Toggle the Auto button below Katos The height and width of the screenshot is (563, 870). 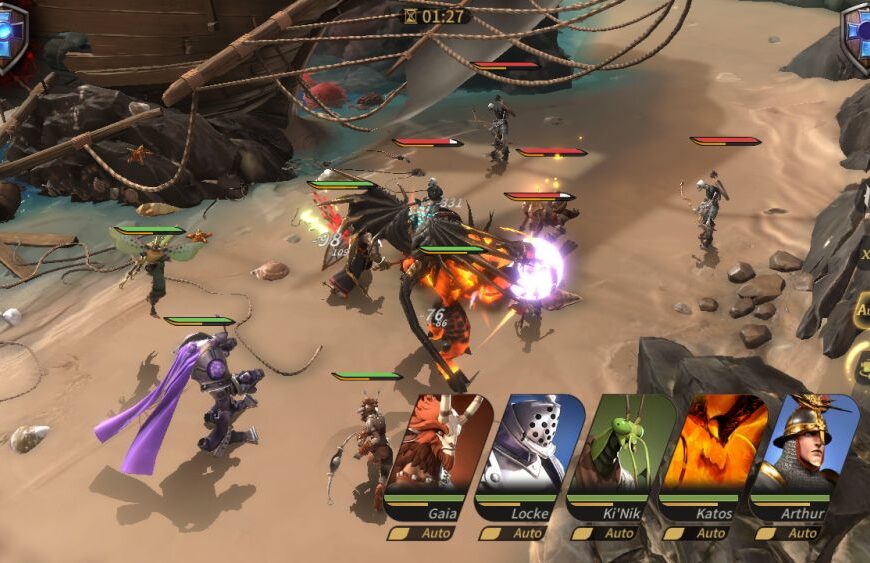coord(701,534)
